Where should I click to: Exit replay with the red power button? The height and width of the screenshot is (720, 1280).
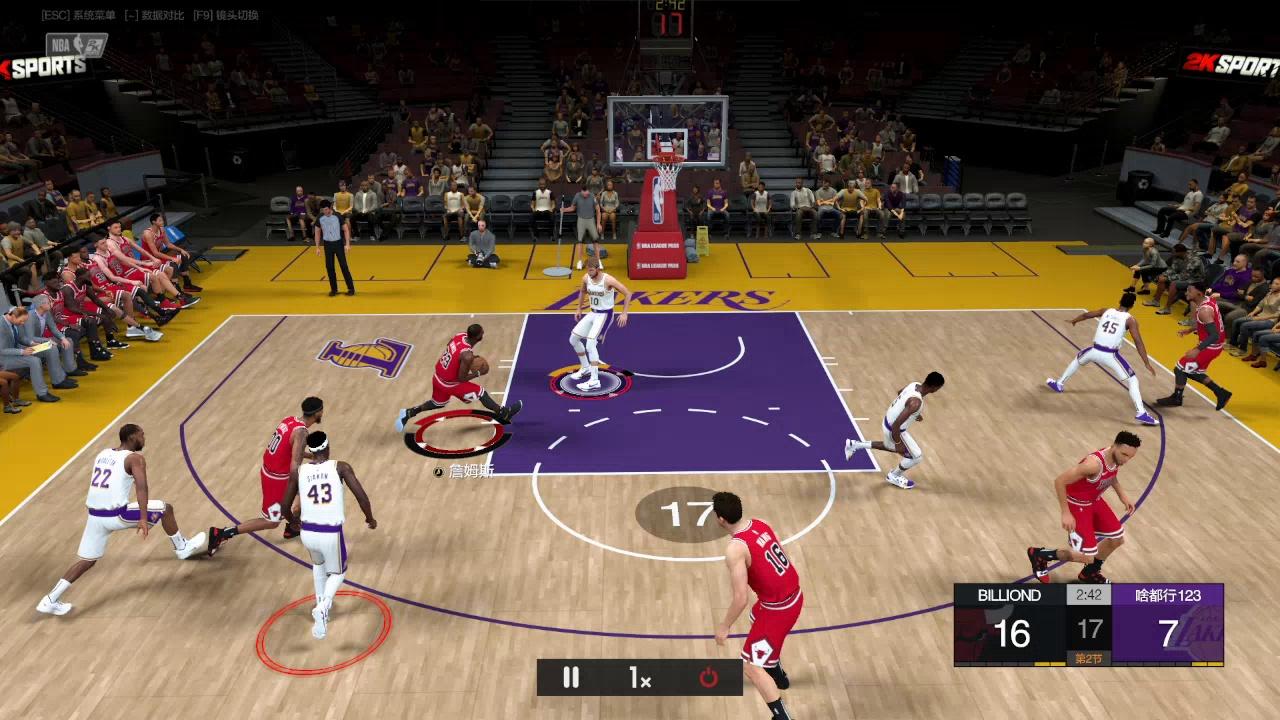tap(708, 677)
